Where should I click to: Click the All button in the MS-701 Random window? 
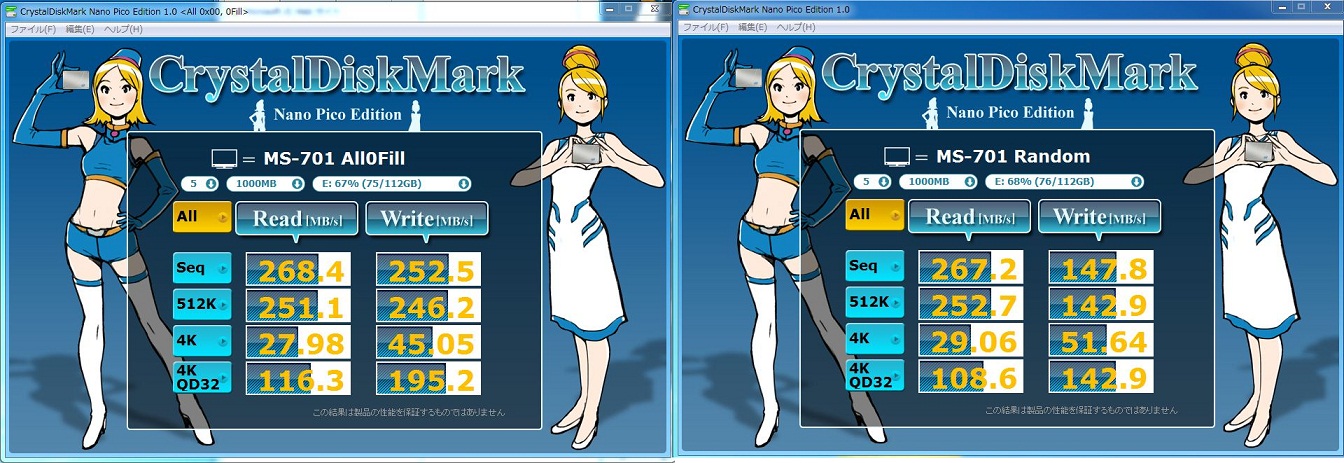click(x=874, y=214)
